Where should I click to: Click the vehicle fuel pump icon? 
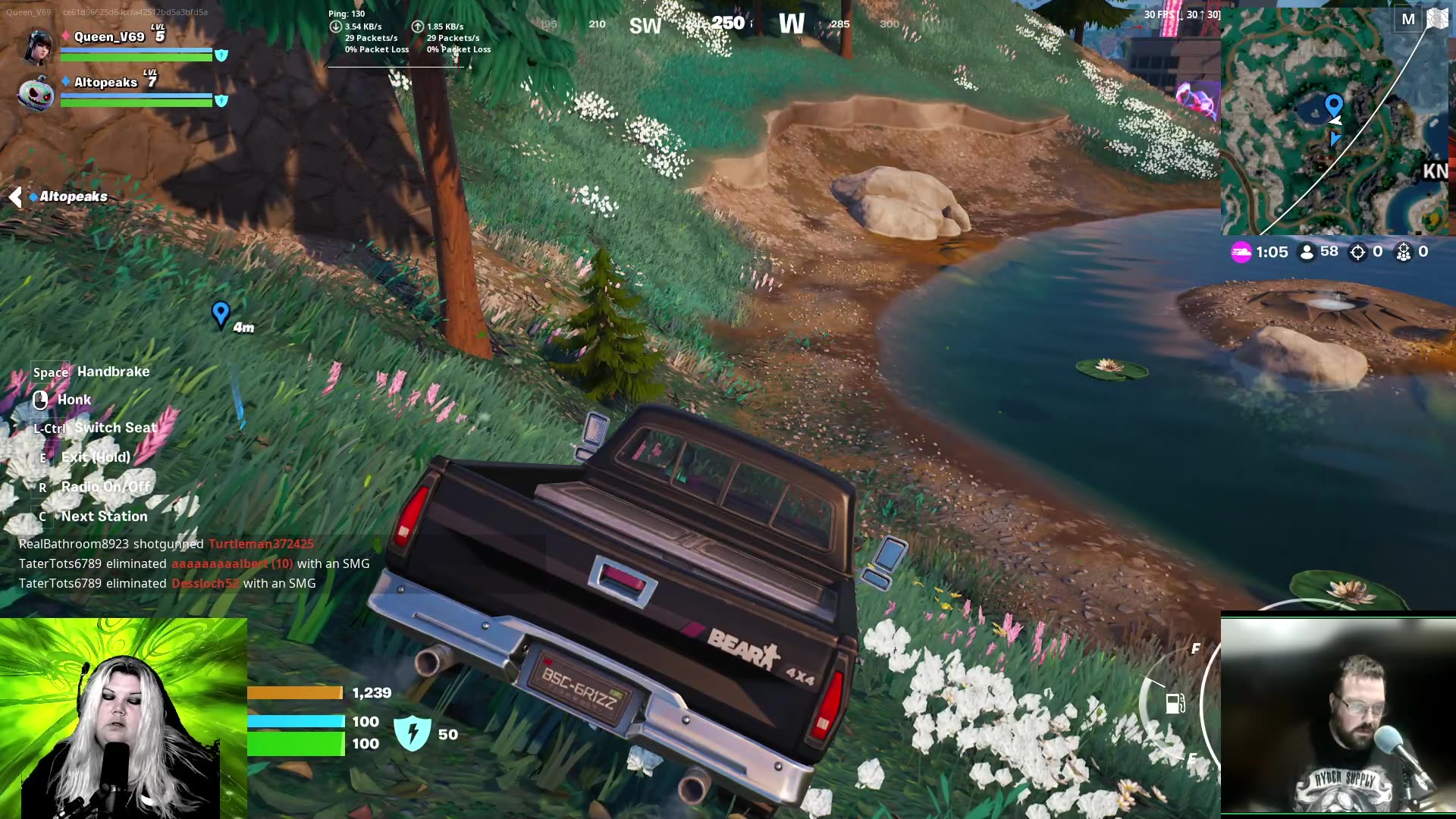(x=1175, y=704)
